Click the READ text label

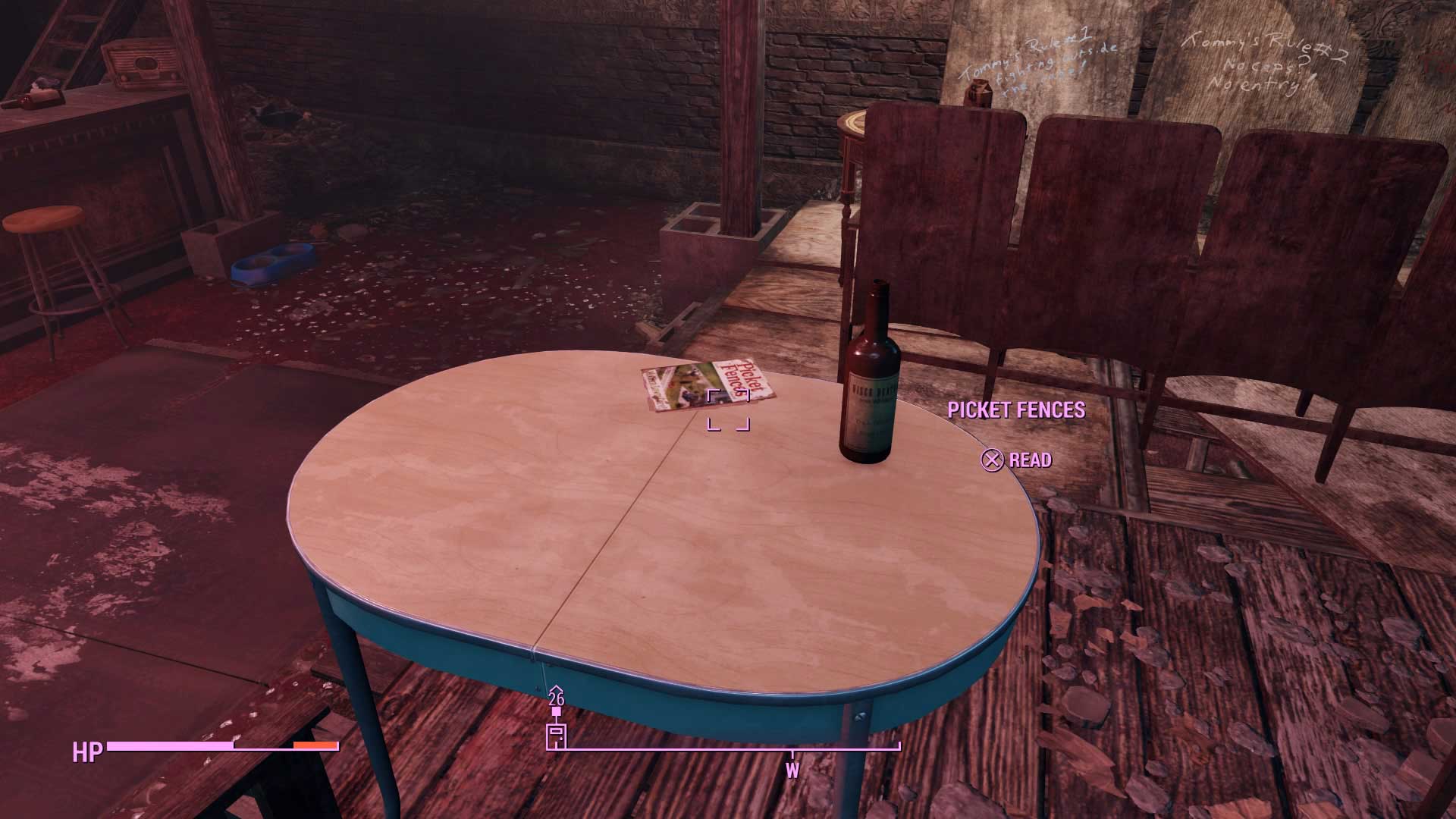[x=1029, y=460]
